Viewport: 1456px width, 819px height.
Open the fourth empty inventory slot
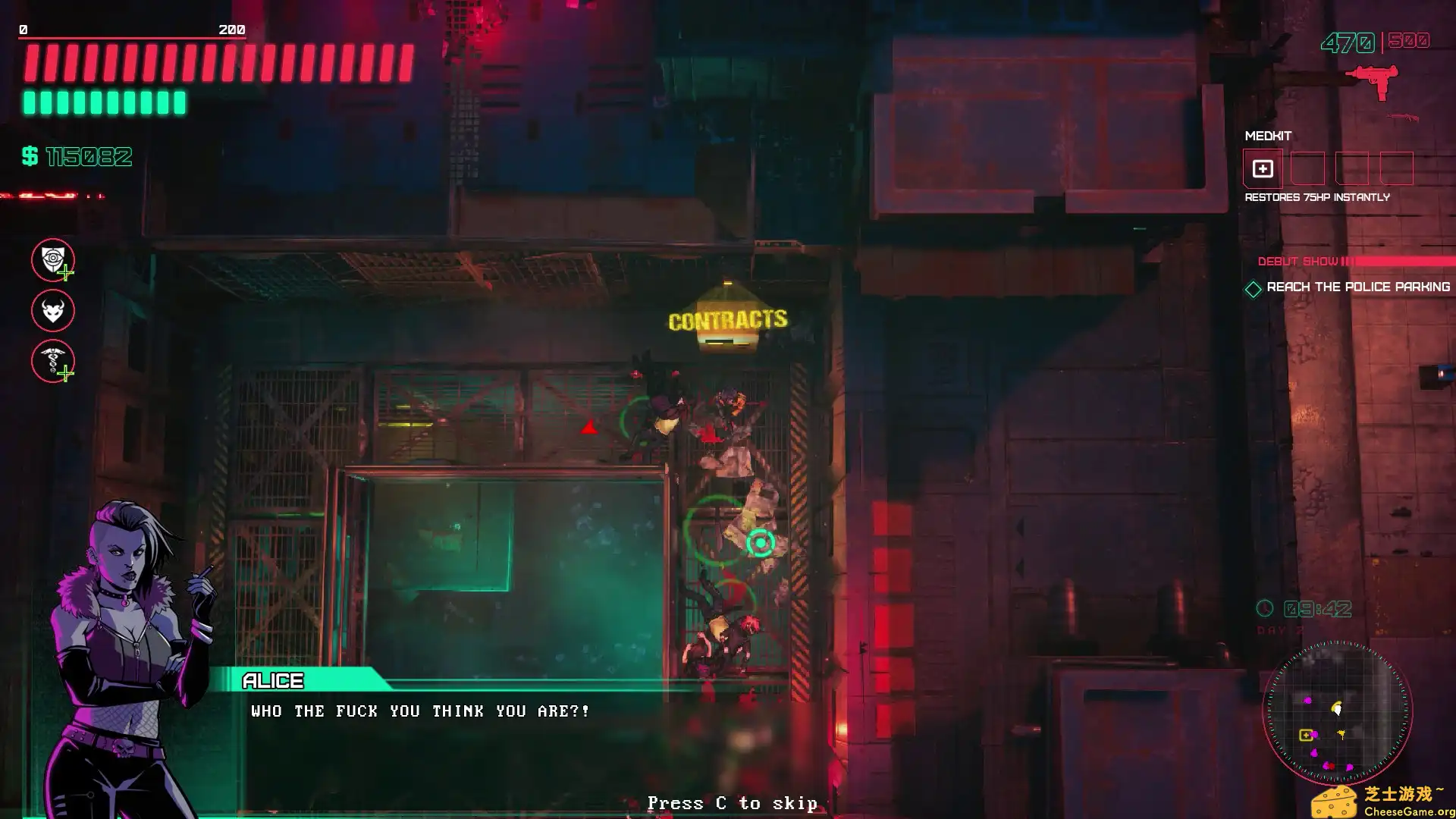click(1397, 170)
